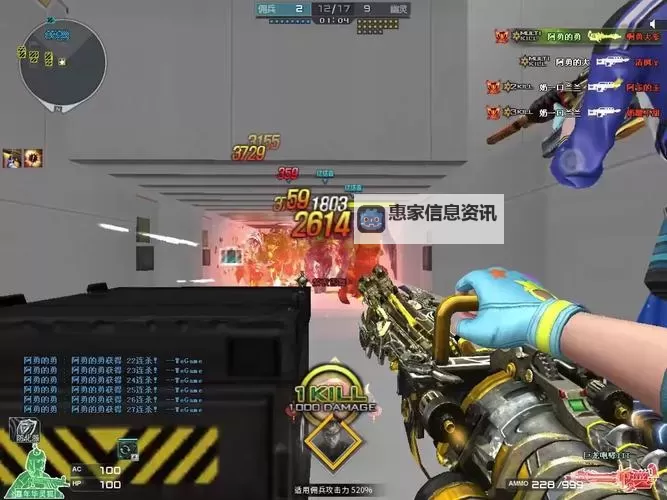667x500 pixels.
Task: Click the green circular-arrows swap icon
Action: [127, 450]
